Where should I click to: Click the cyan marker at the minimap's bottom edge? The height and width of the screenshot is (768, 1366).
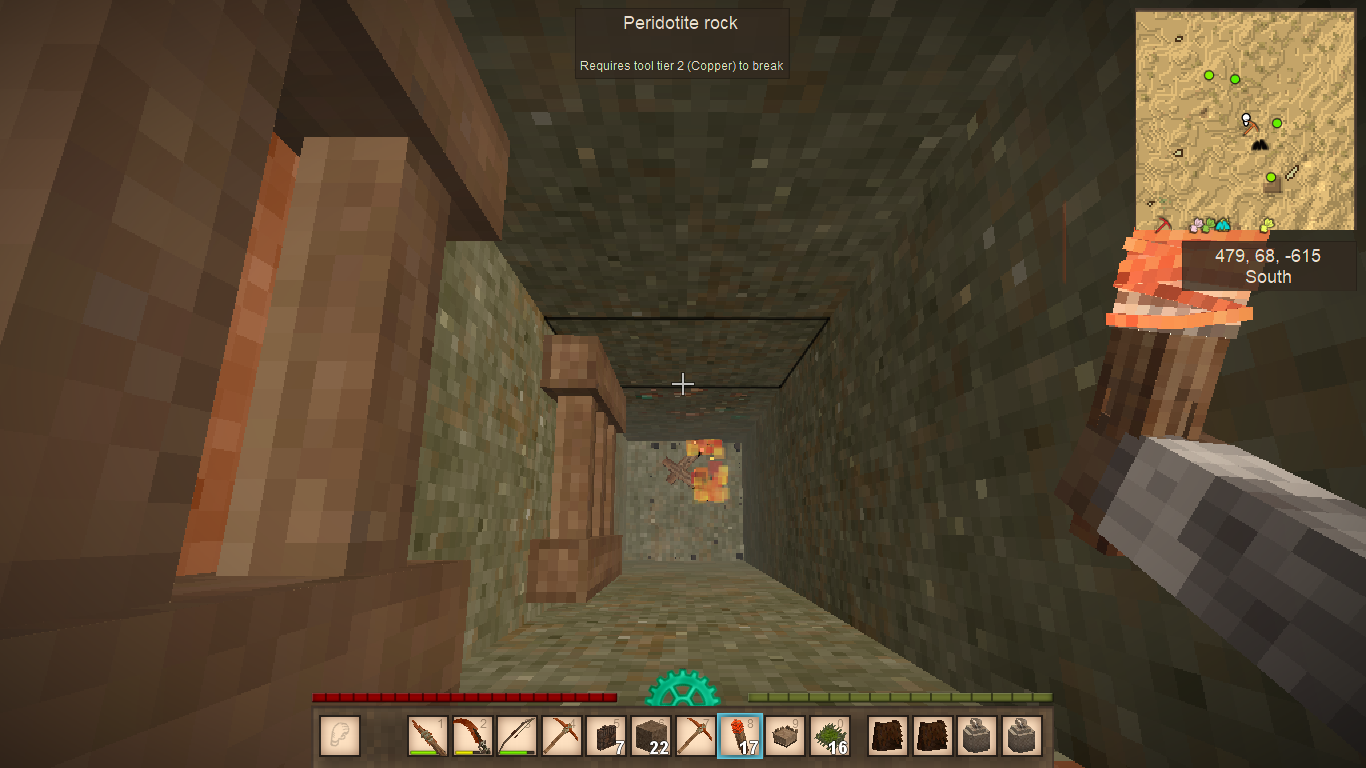click(x=1222, y=225)
